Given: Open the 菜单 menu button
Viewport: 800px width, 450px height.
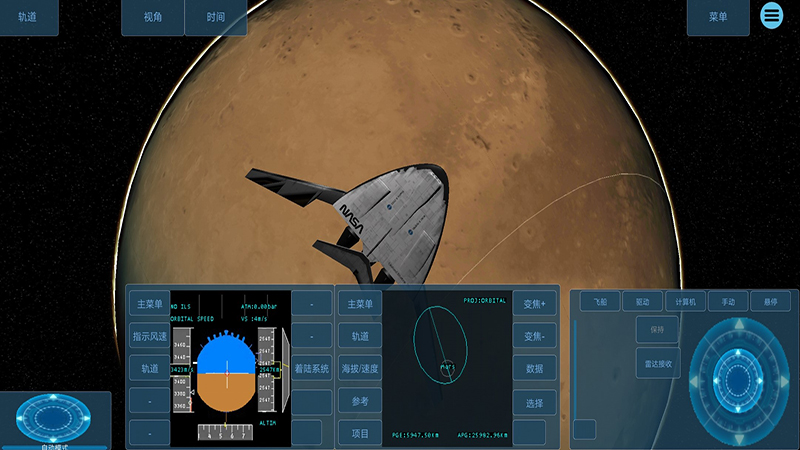Looking at the screenshot, I should click(718, 18).
